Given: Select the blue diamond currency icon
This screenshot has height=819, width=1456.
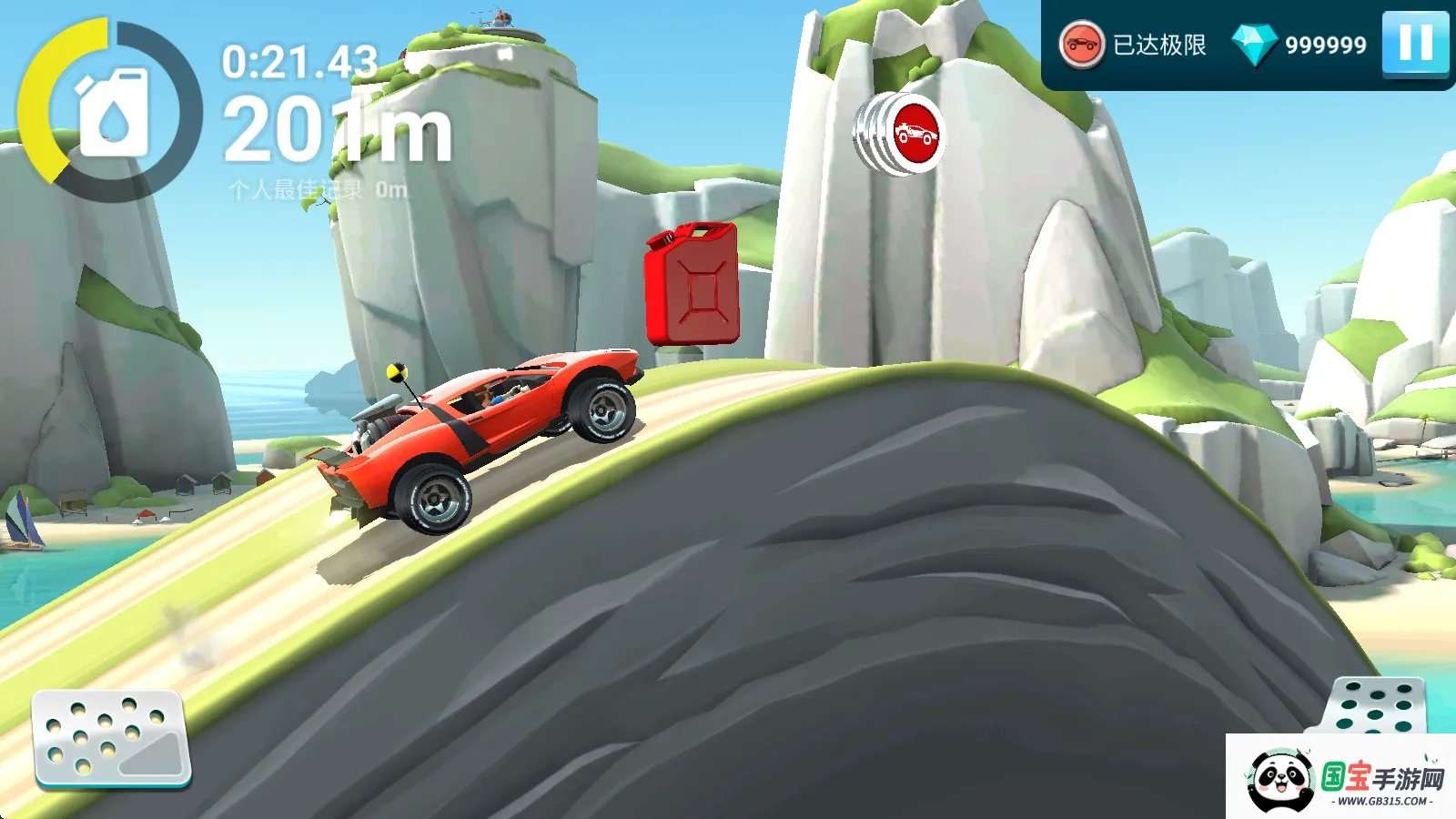Looking at the screenshot, I should pyautogui.click(x=1254, y=45).
